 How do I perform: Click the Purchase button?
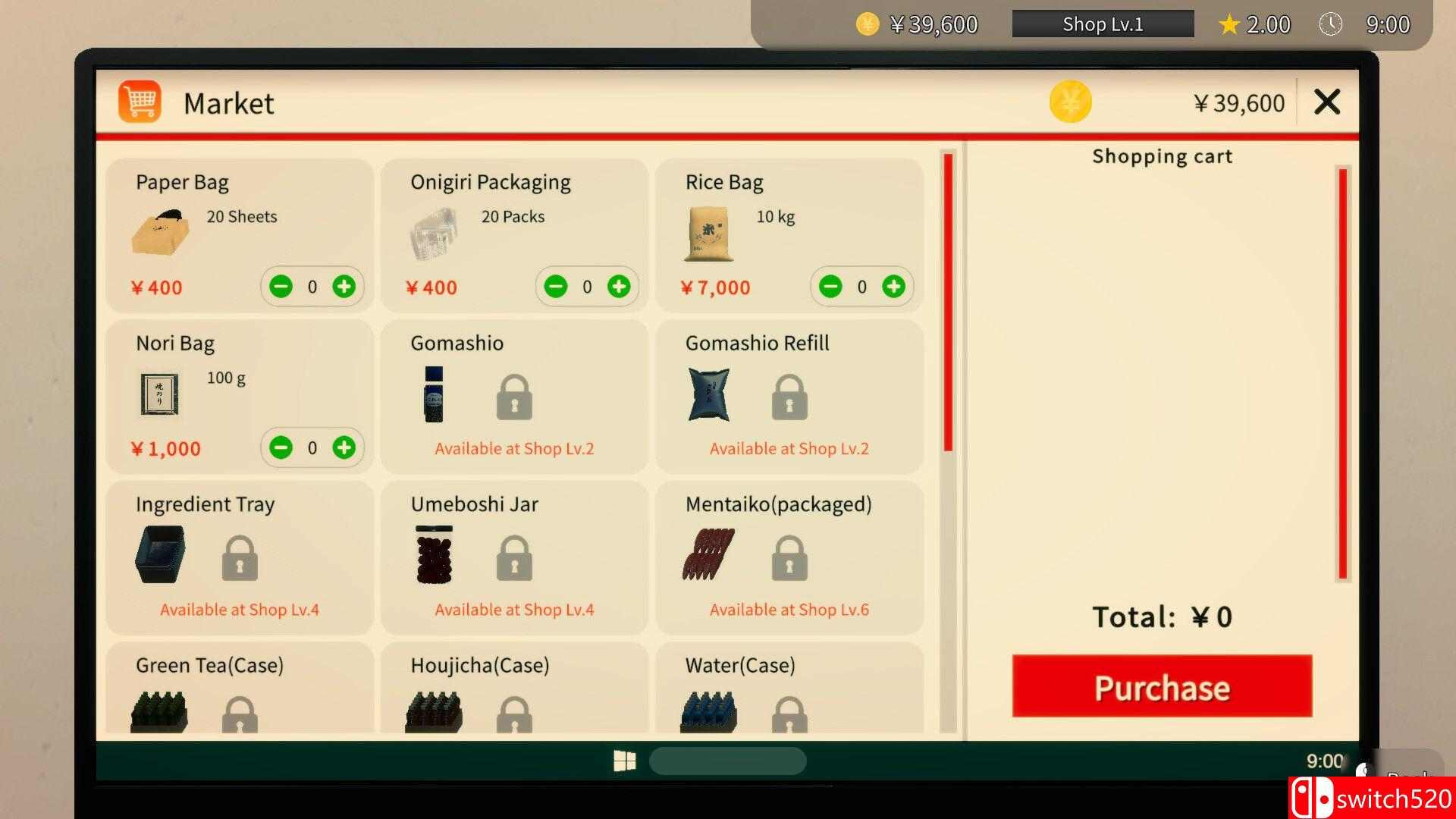point(1161,686)
